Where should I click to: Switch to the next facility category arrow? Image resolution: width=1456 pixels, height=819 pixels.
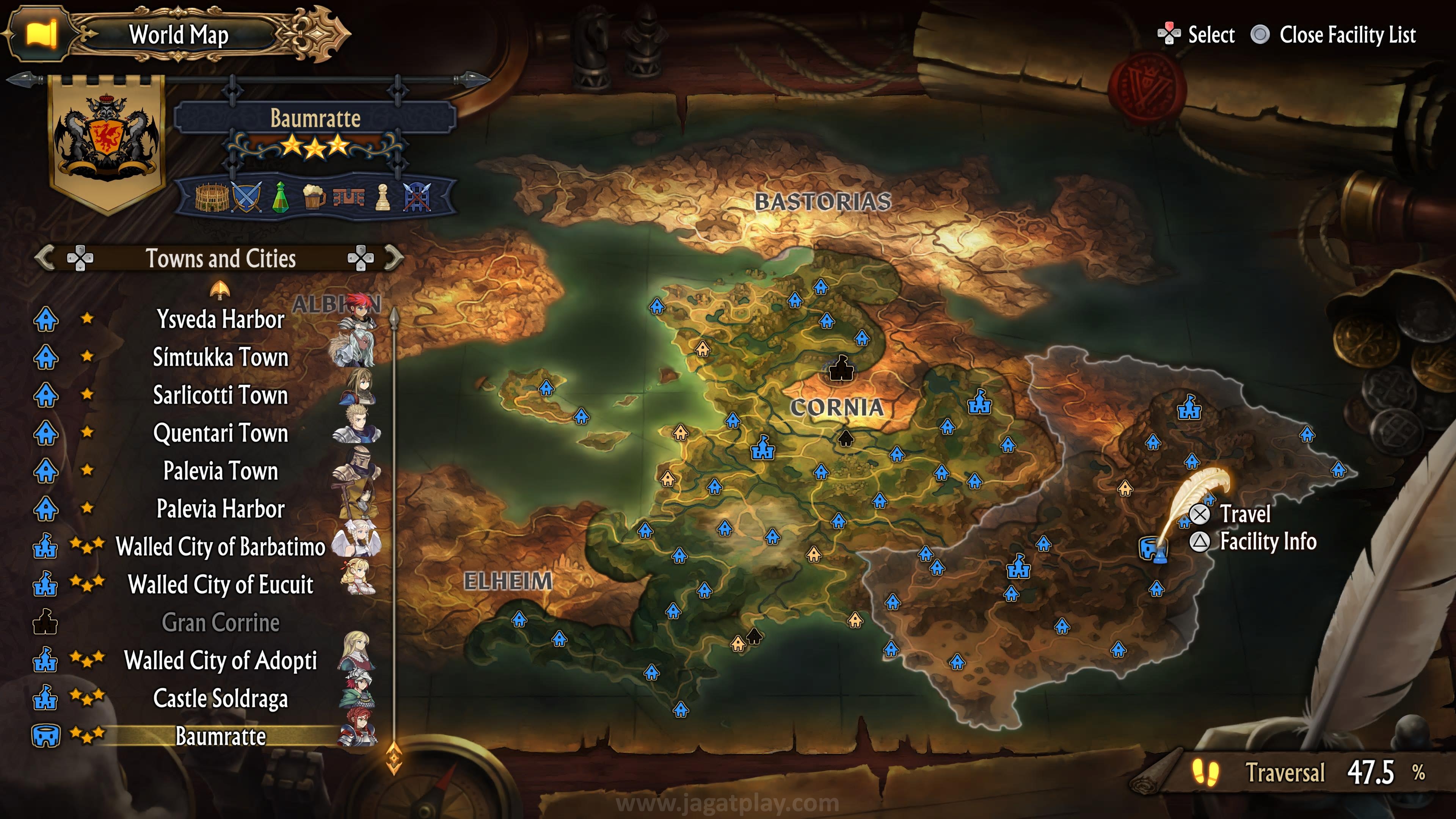pos(394,258)
